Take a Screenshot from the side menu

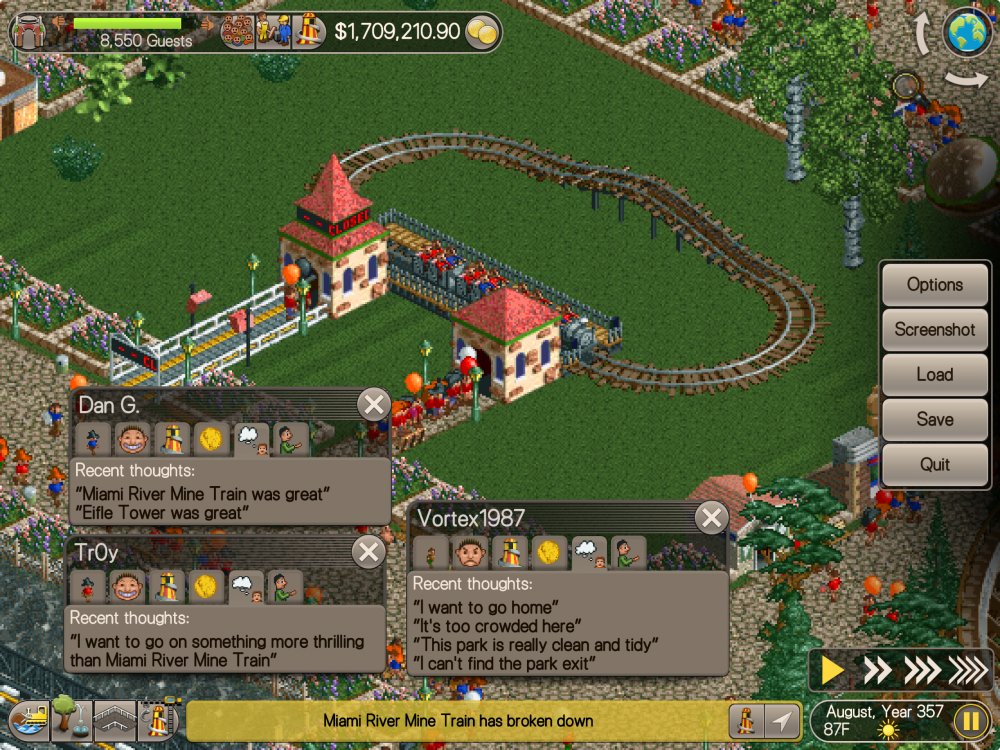[934, 330]
